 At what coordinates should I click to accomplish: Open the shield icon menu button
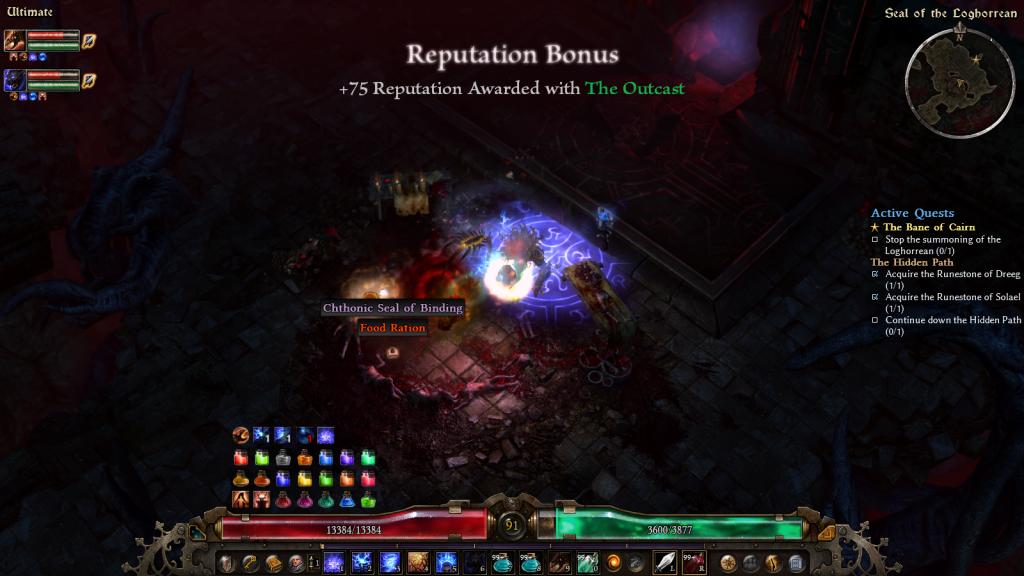click(228, 562)
